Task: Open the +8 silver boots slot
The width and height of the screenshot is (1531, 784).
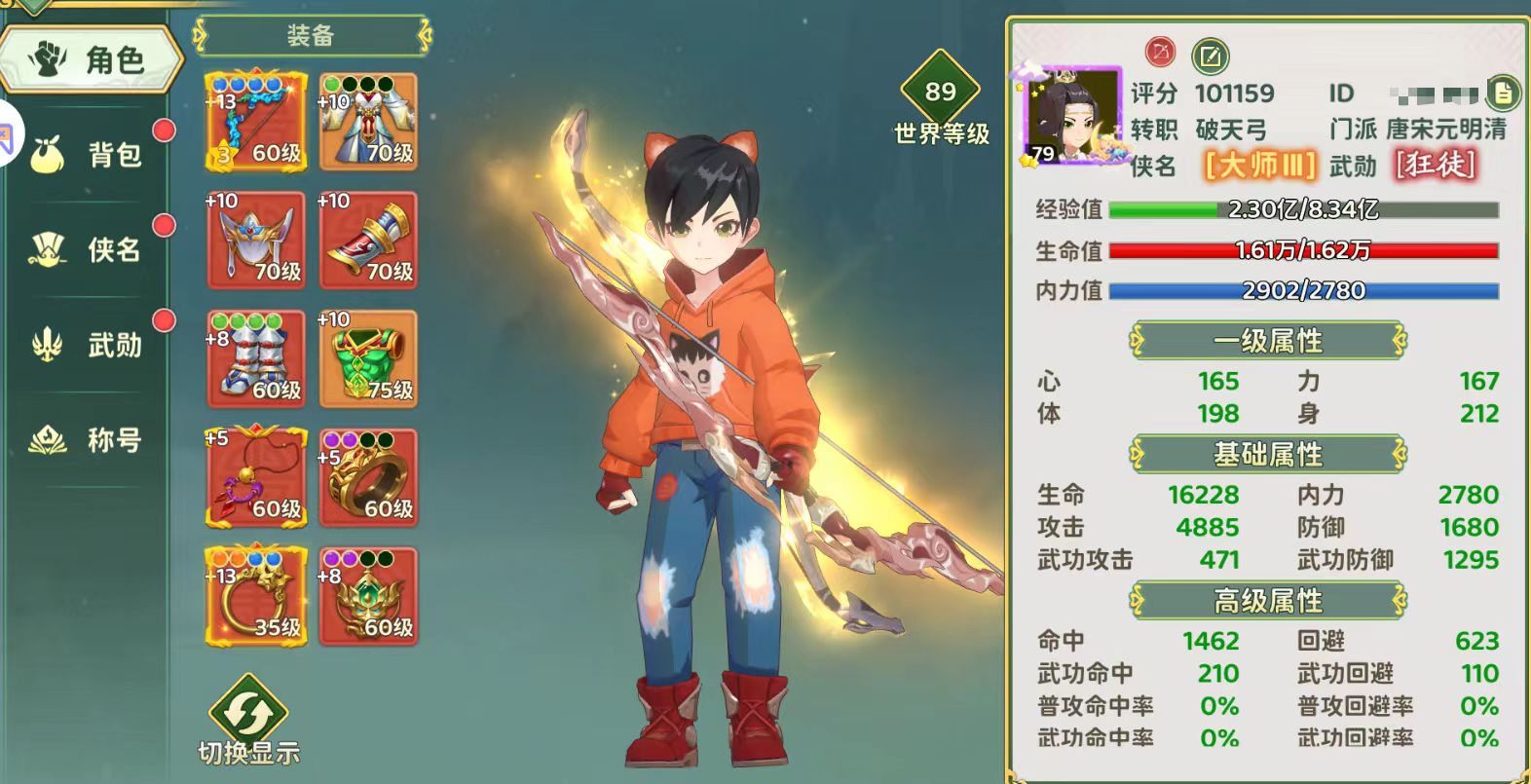Action: 256,358
